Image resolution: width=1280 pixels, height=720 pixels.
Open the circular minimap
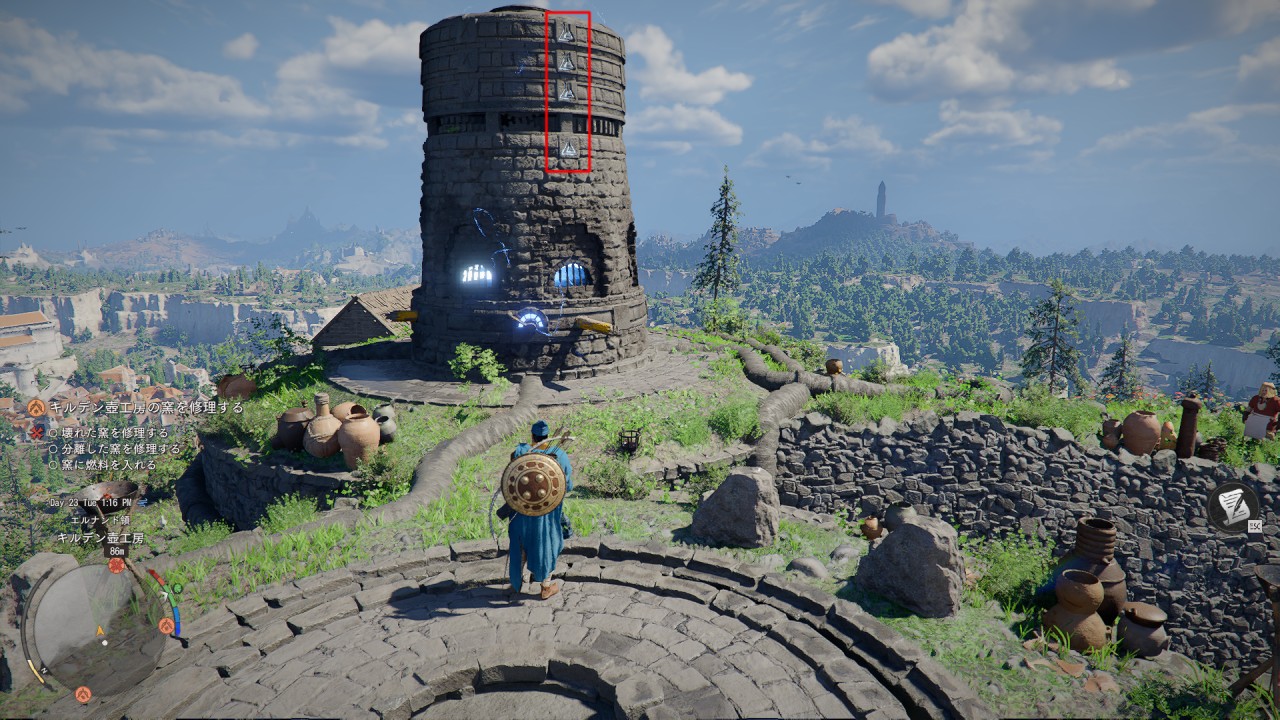click(x=95, y=627)
